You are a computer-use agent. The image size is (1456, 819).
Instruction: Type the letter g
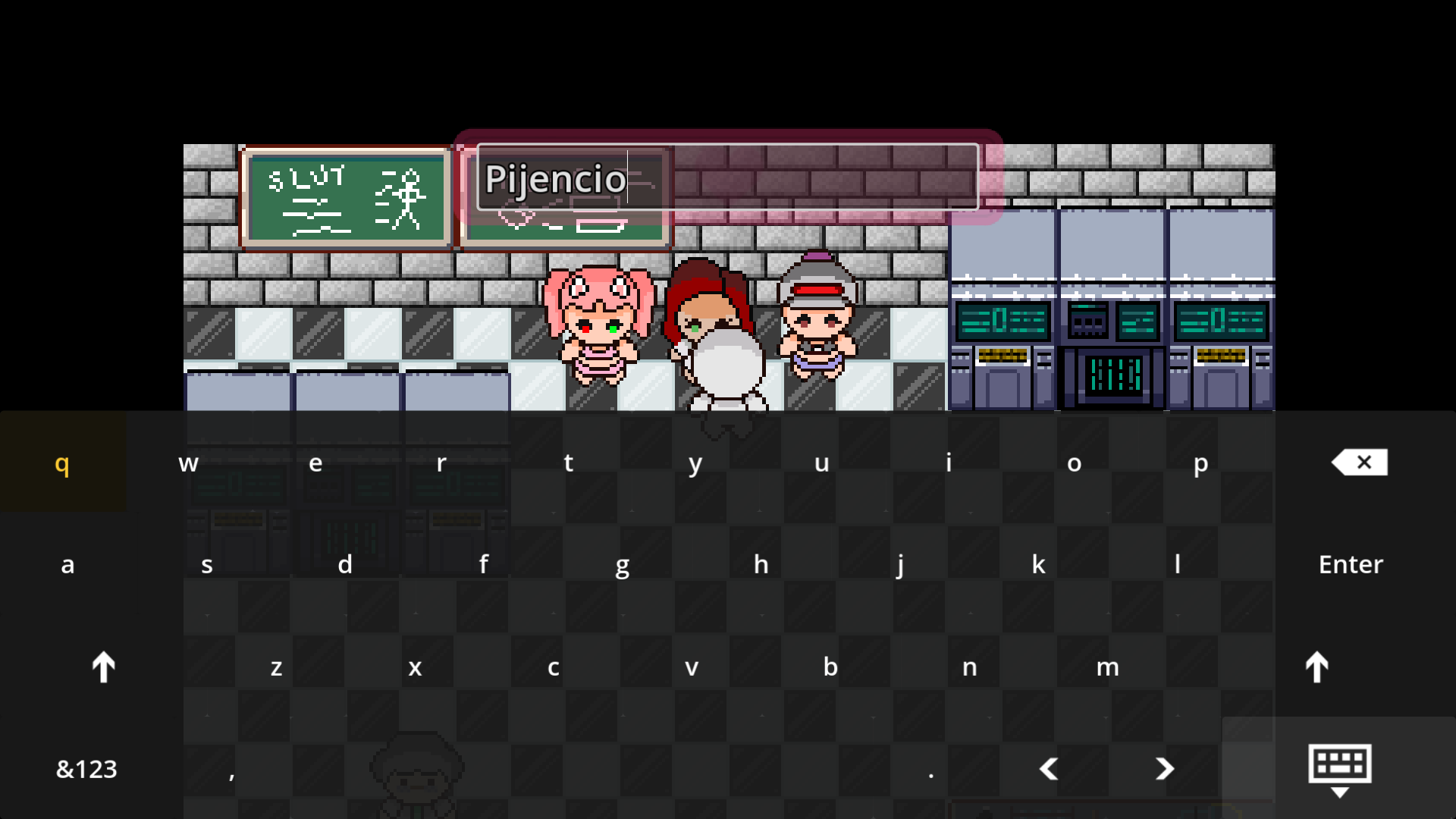(622, 563)
